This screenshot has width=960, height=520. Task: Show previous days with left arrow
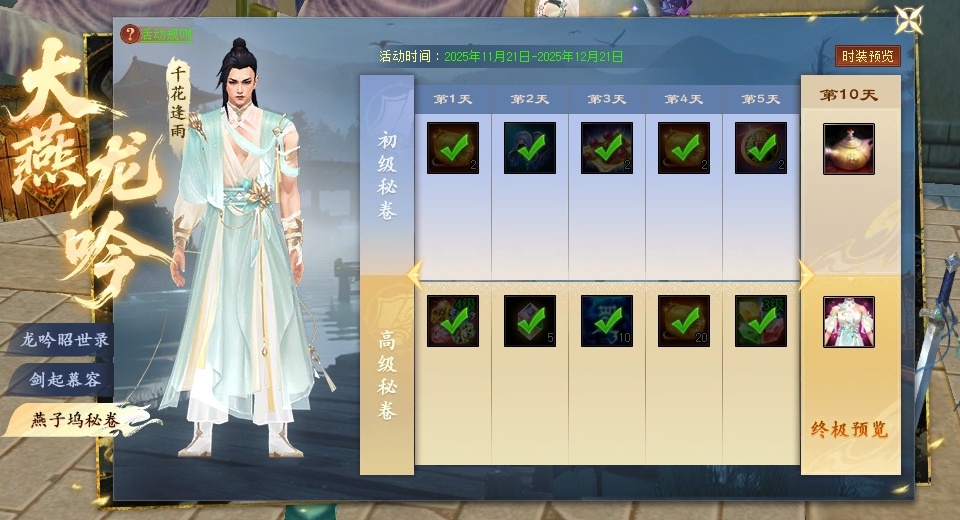[415, 273]
